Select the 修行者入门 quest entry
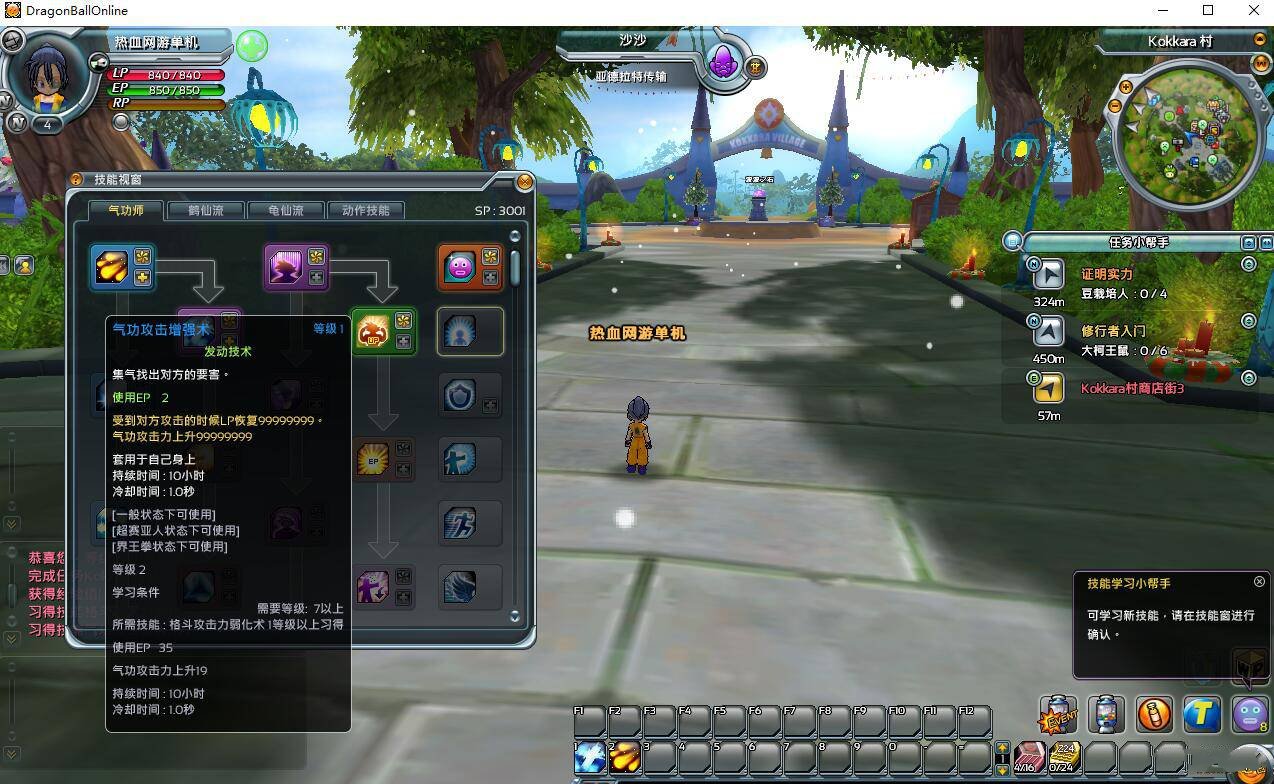The height and width of the screenshot is (784, 1274). (1113, 330)
